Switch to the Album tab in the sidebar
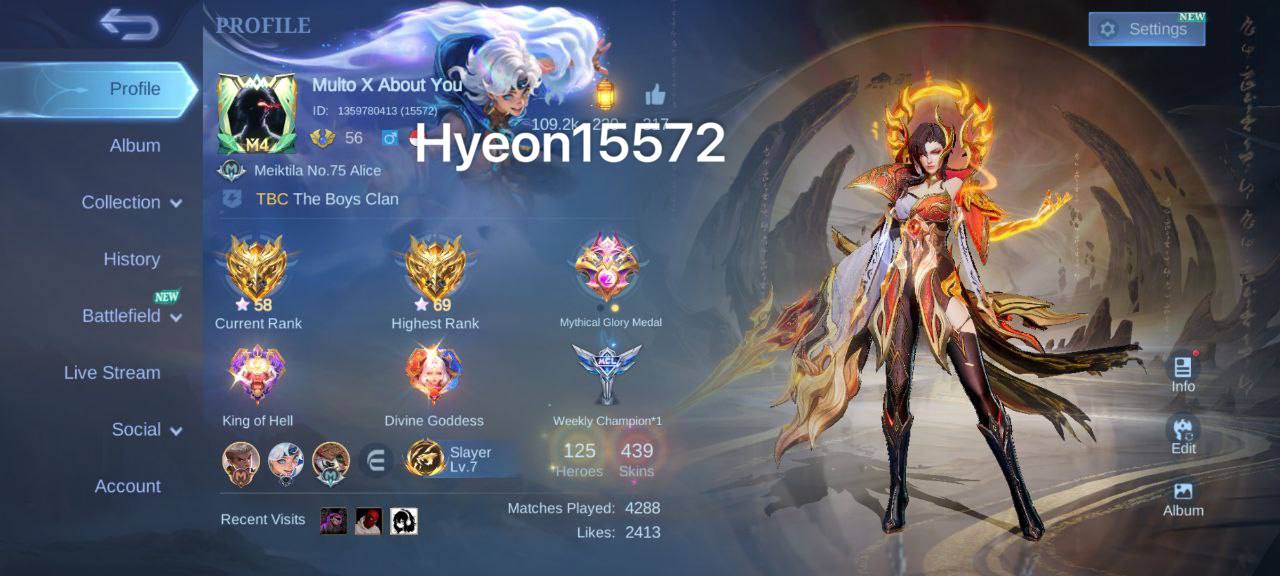Viewport: 1280px width, 576px height. [135, 146]
